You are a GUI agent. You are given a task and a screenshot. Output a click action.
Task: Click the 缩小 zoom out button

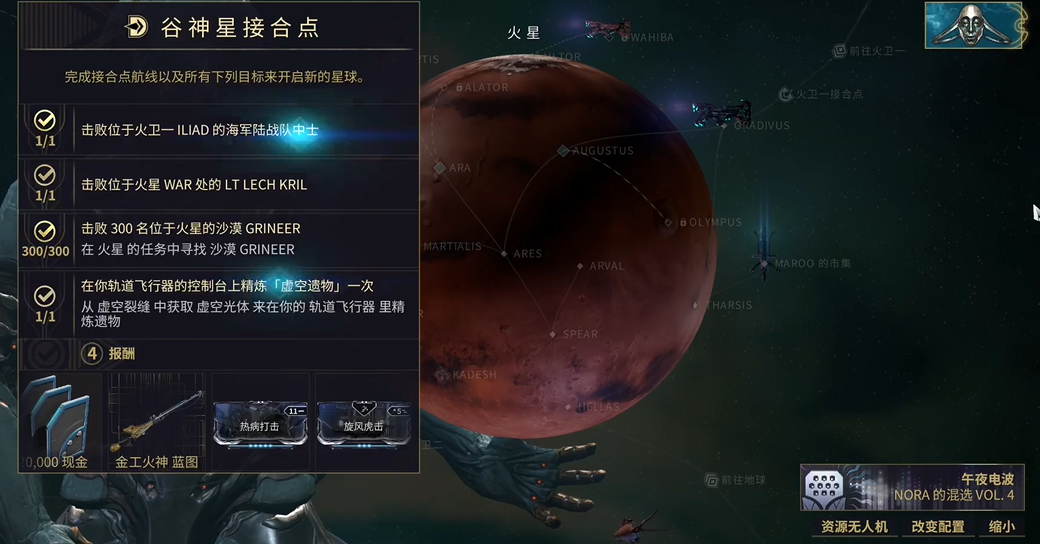click(1001, 527)
